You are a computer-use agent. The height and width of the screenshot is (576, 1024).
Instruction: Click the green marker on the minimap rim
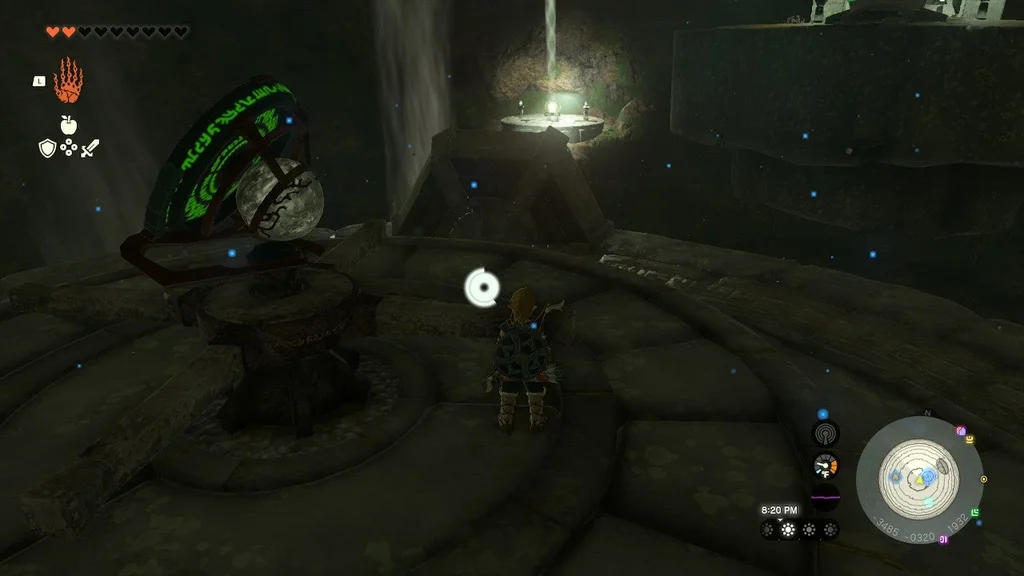(975, 513)
